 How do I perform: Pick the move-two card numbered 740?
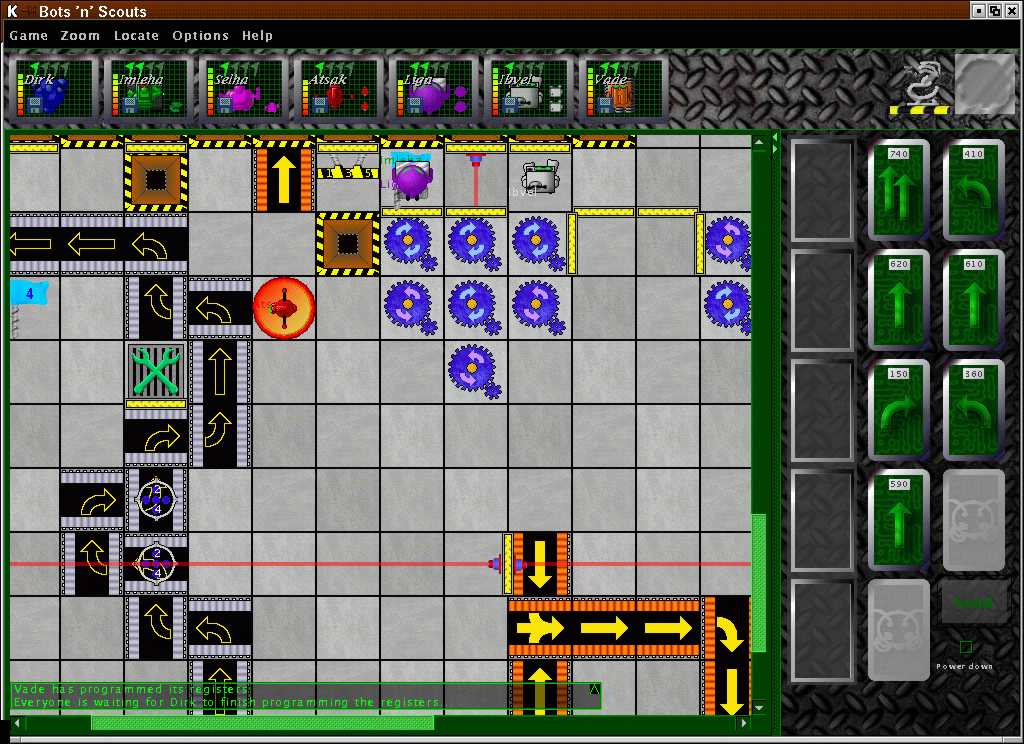pos(899,190)
